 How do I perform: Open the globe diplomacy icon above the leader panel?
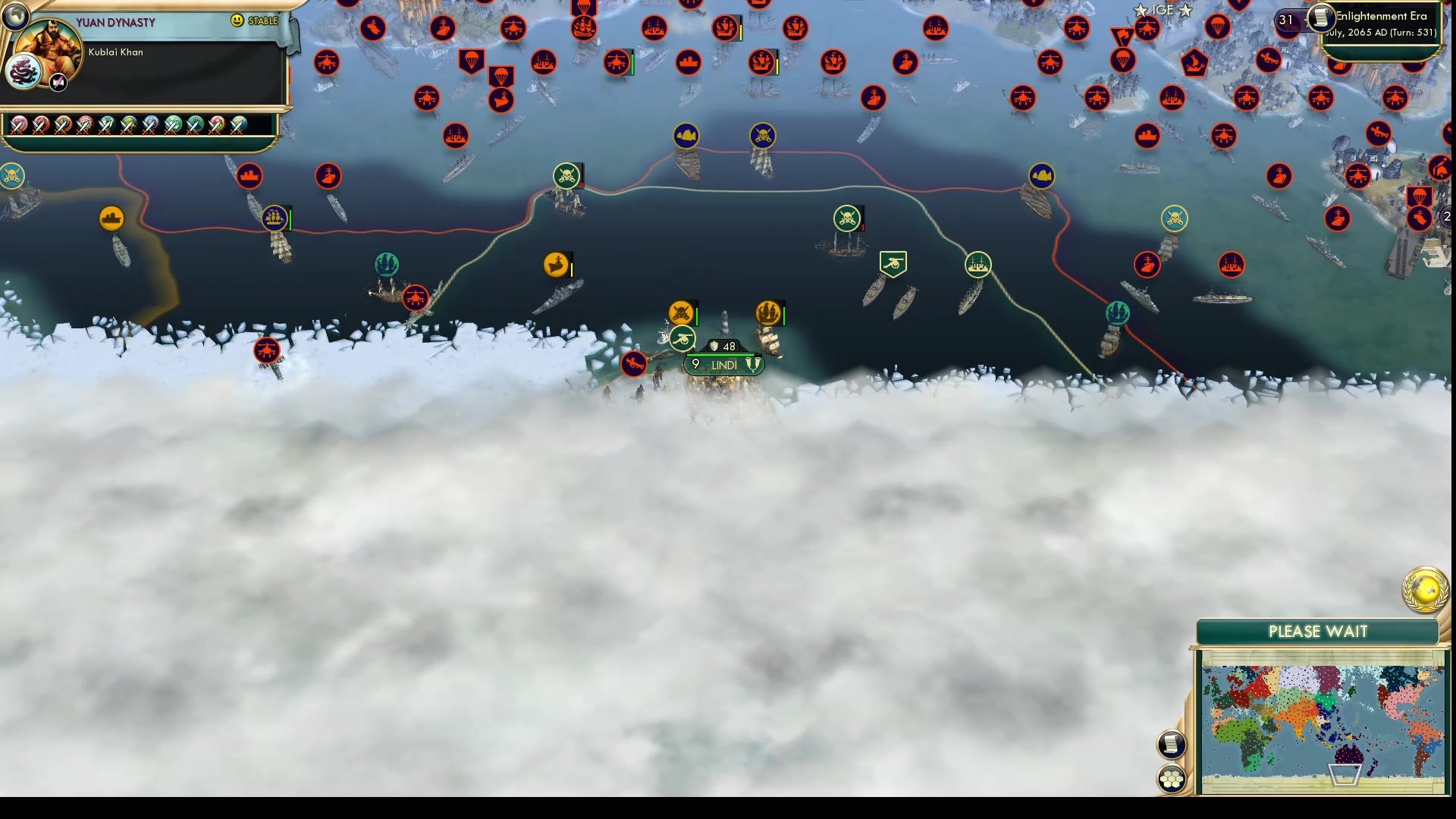(15, 15)
